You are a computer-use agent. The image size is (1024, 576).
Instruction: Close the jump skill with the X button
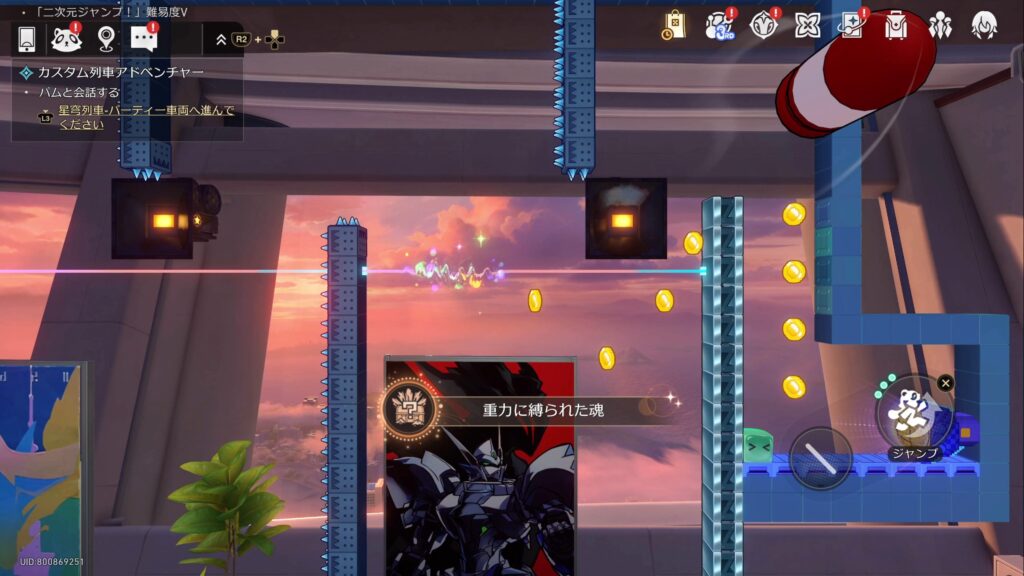tap(946, 383)
